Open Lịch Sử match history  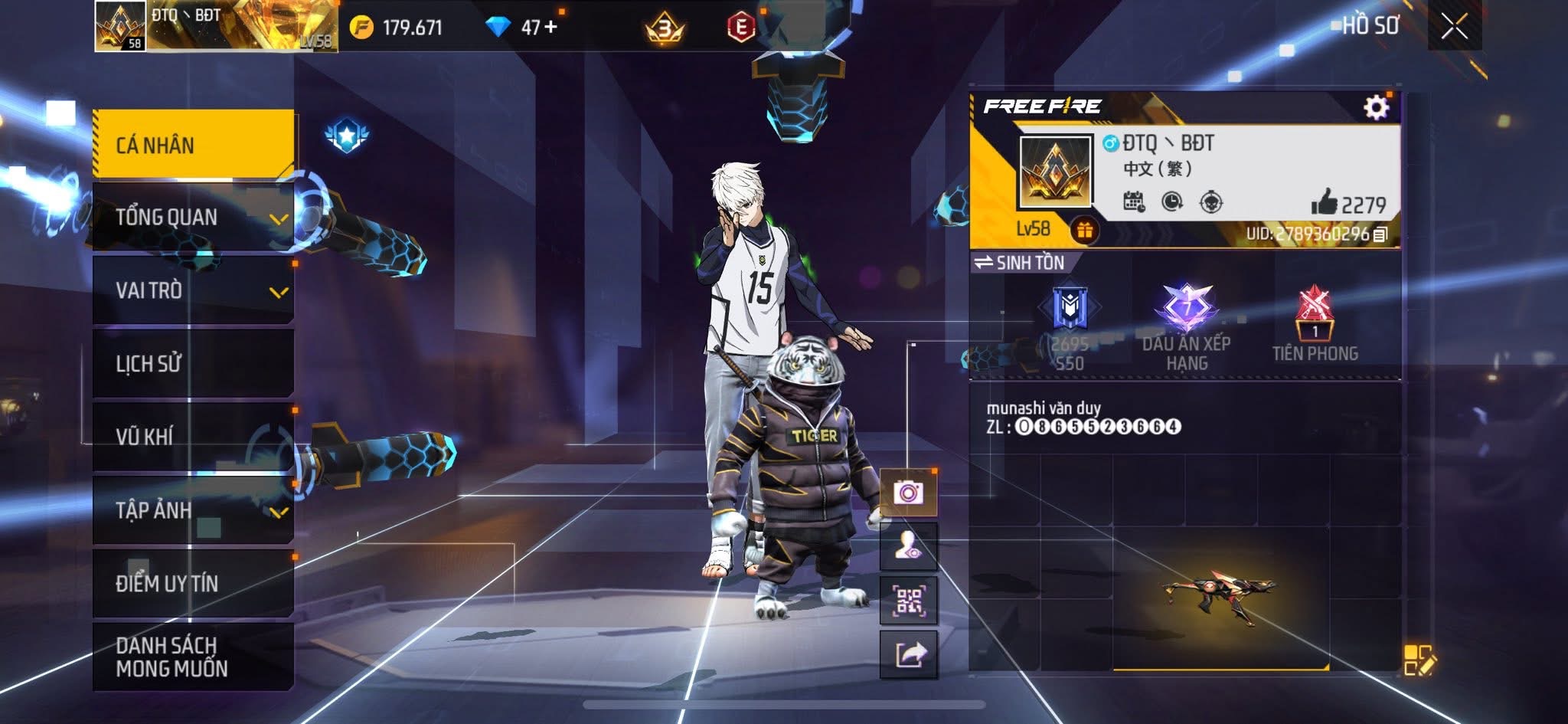(193, 363)
